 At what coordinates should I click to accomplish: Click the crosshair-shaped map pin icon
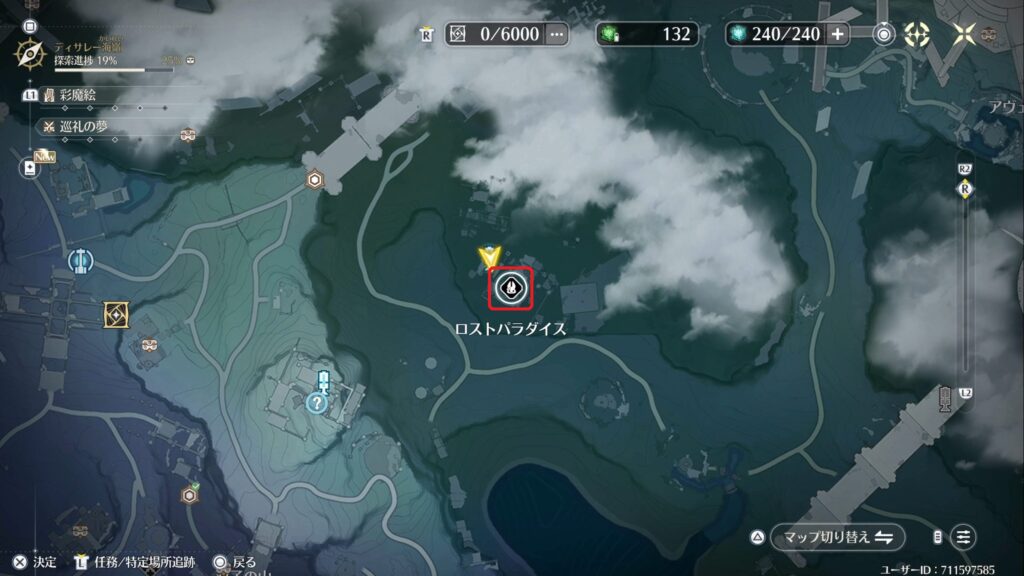point(917,34)
